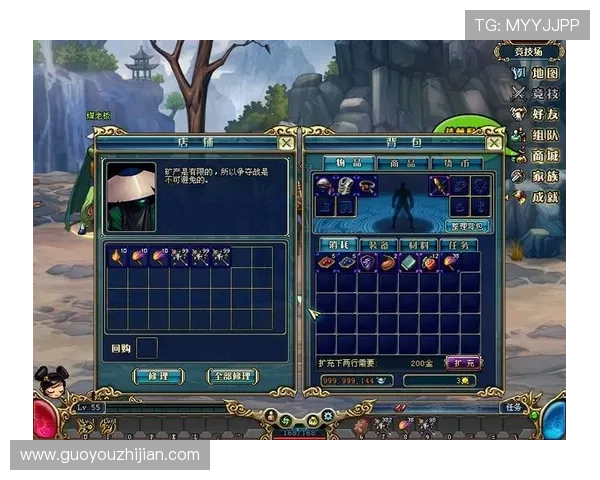Click the 修理 repair button
The height and width of the screenshot is (480, 600).
tap(157, 377)
